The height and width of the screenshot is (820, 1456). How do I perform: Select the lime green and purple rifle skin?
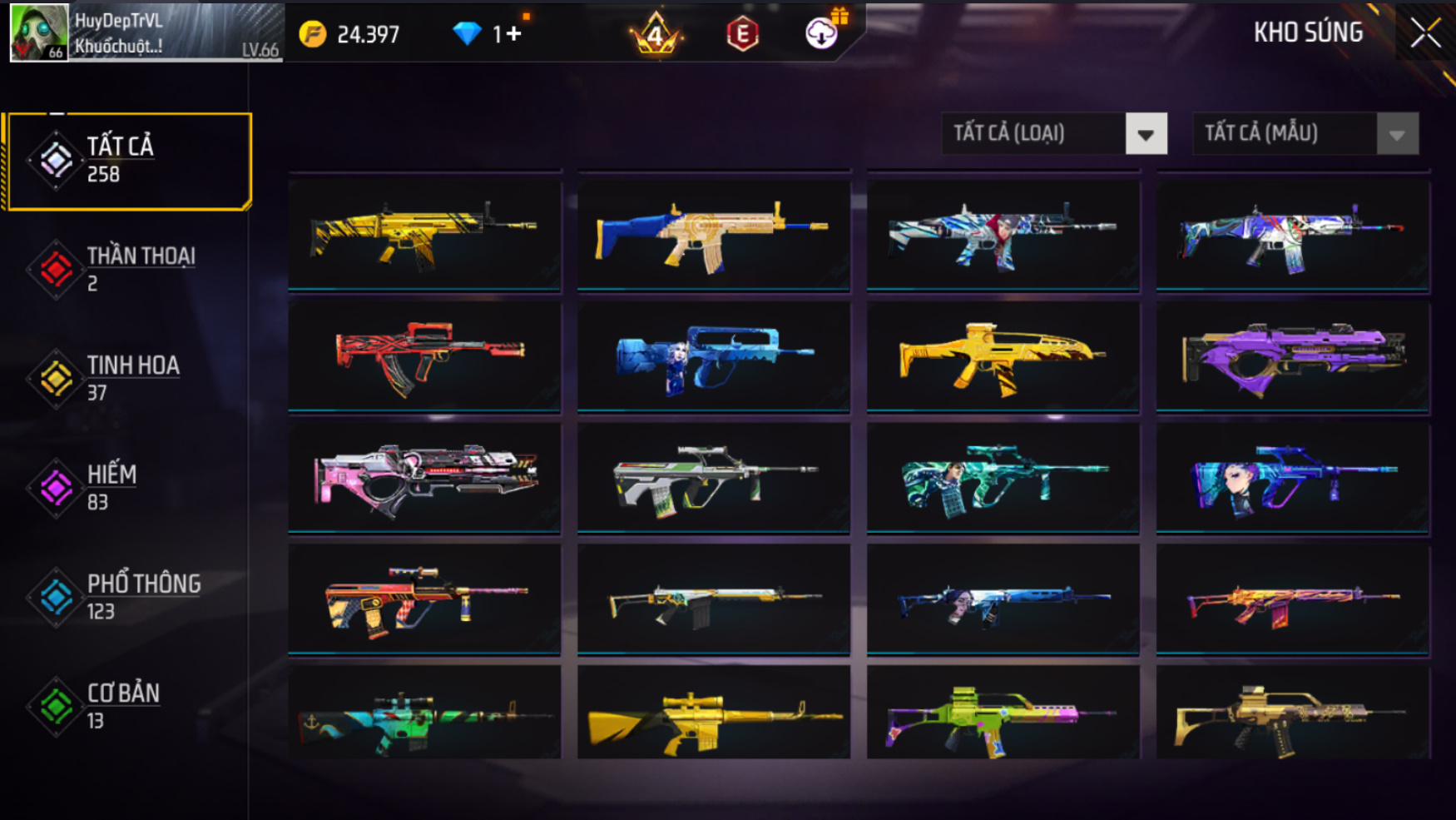click(1003, 714)
